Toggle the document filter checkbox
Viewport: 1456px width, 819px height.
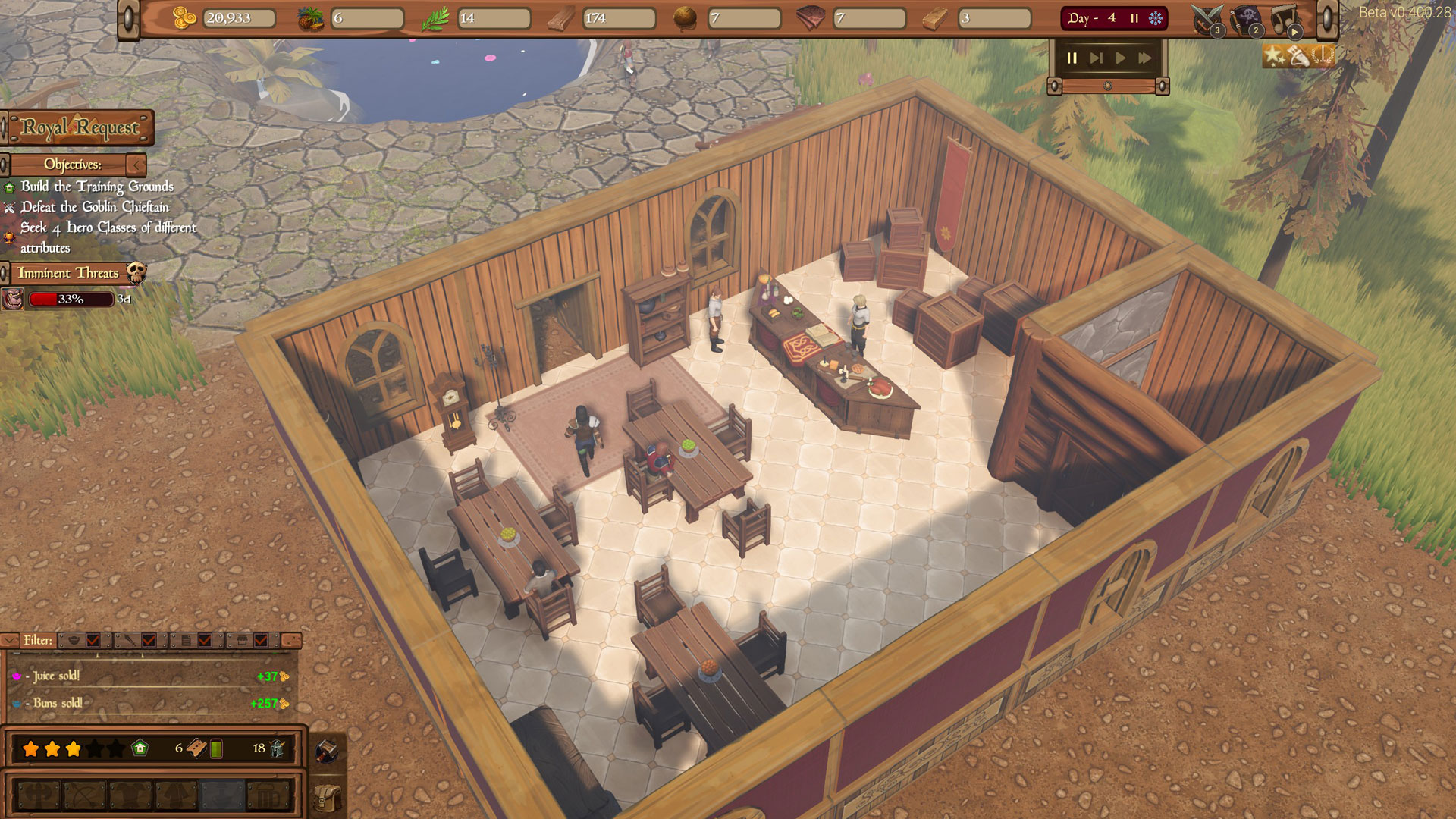tap(205, 641)
